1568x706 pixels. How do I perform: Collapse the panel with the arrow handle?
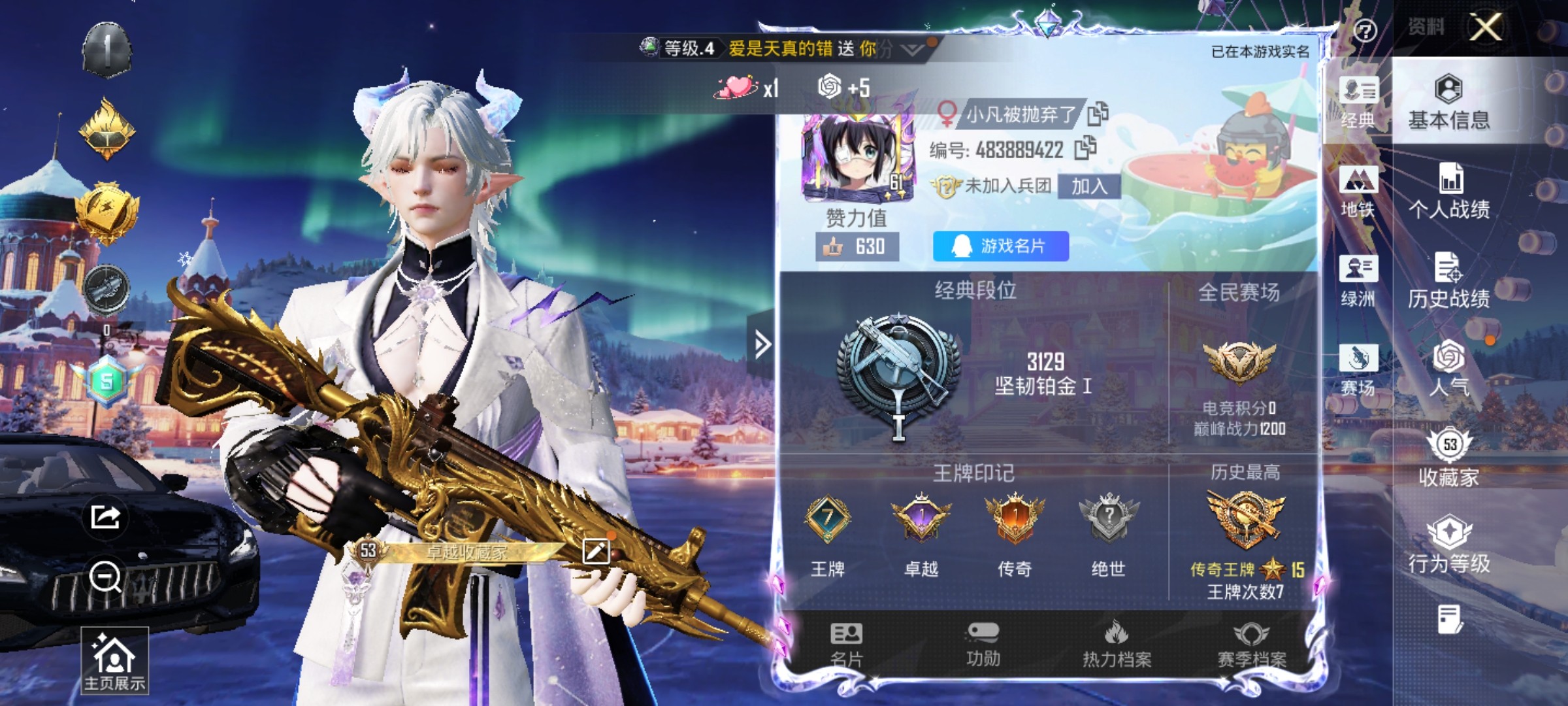pos(762,344)
